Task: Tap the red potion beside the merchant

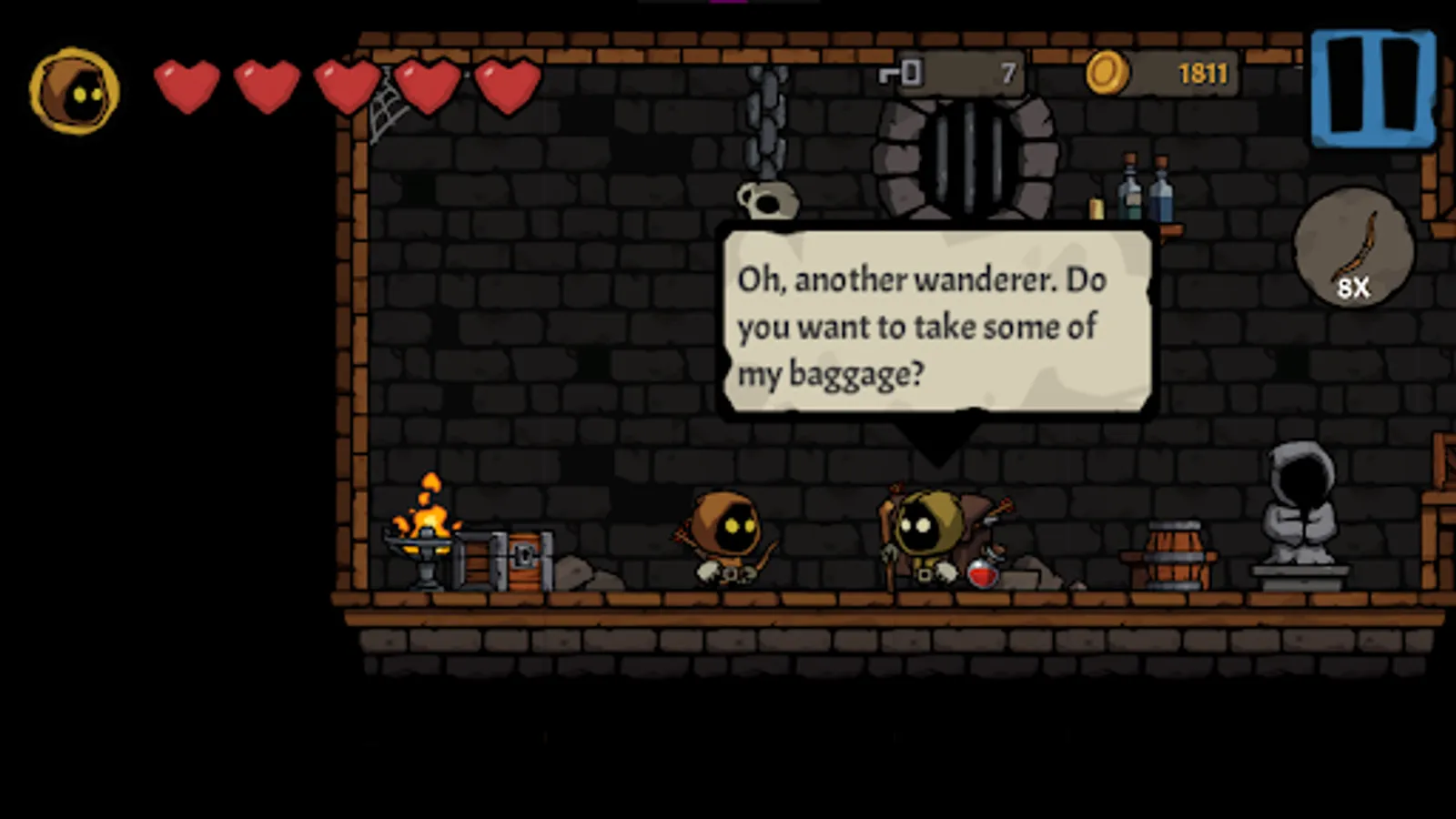Action: point(986,573)
